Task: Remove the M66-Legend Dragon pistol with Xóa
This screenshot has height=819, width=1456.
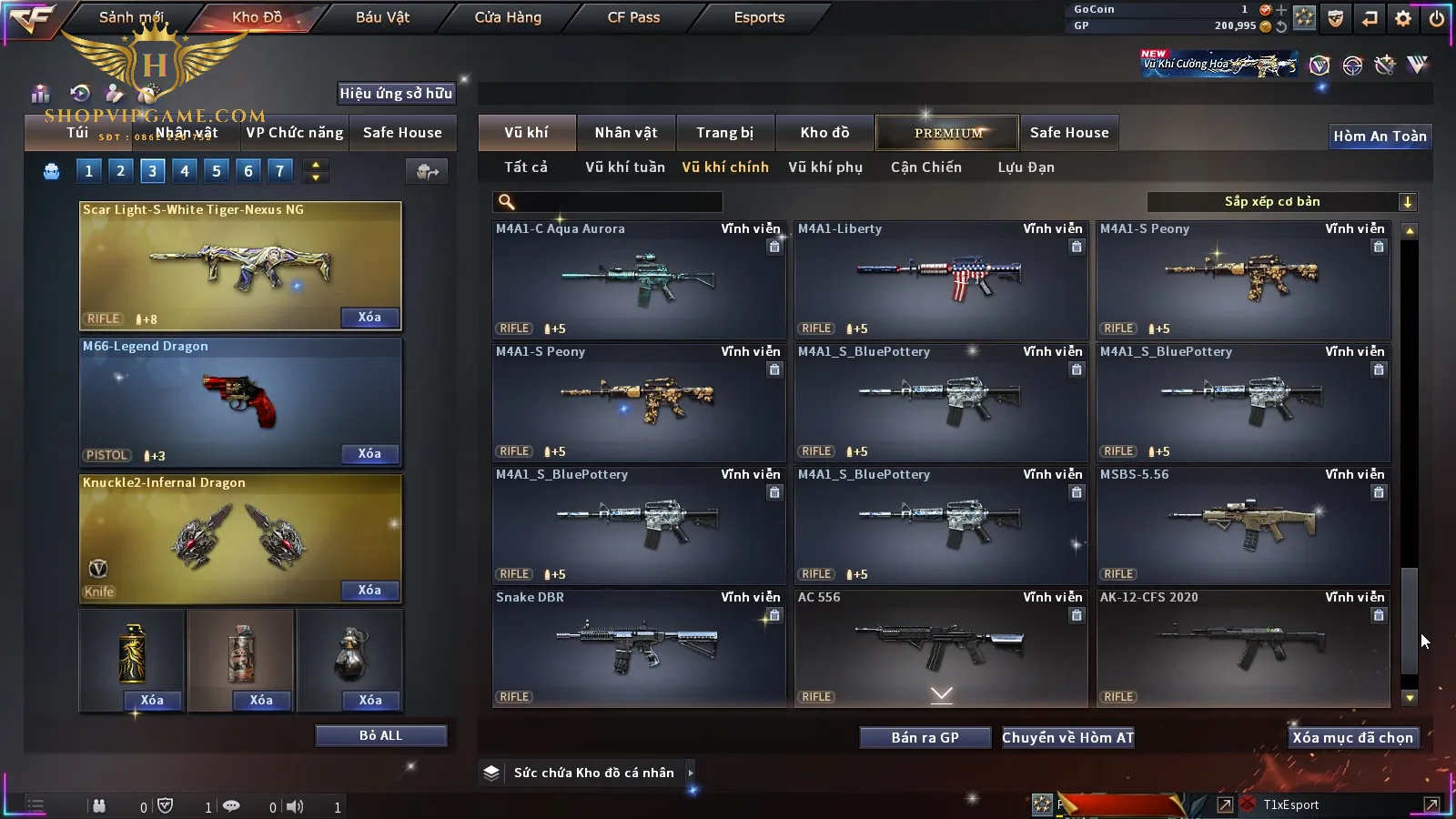Action: [x=369, y=454]
